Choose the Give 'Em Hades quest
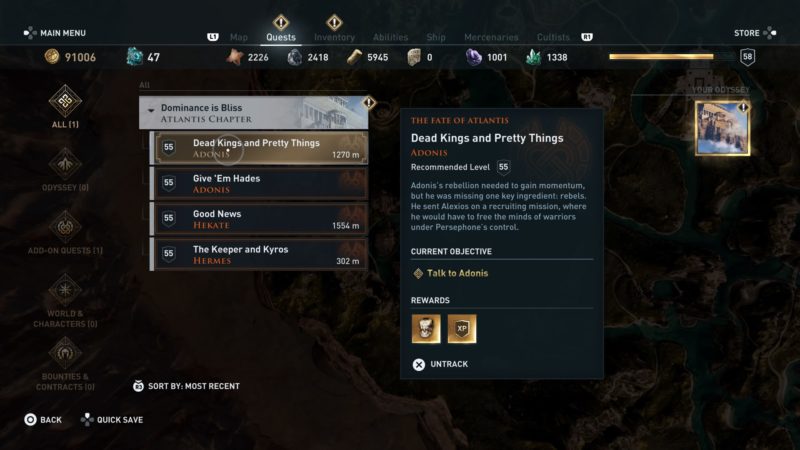Image resolution: width=800 pixels, height=450 pixels. [x=259, y=184]
